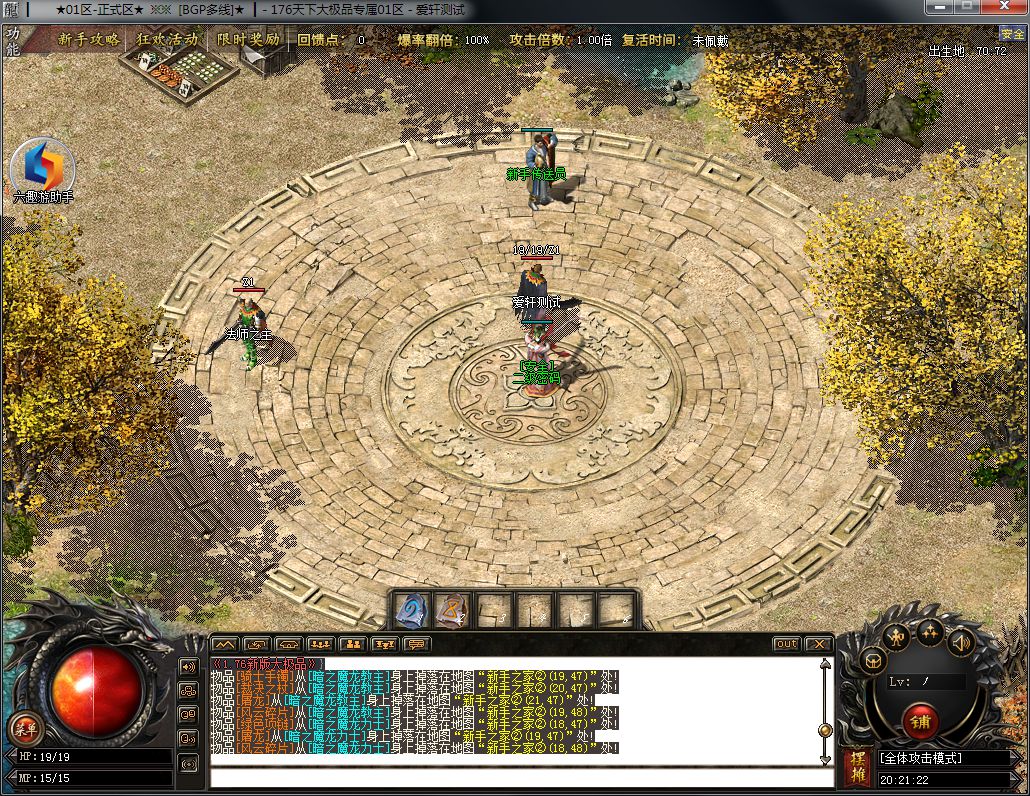Click the chat scrollbar down arrow
This screenshot has height=796, width=1030.
[825, 747]
